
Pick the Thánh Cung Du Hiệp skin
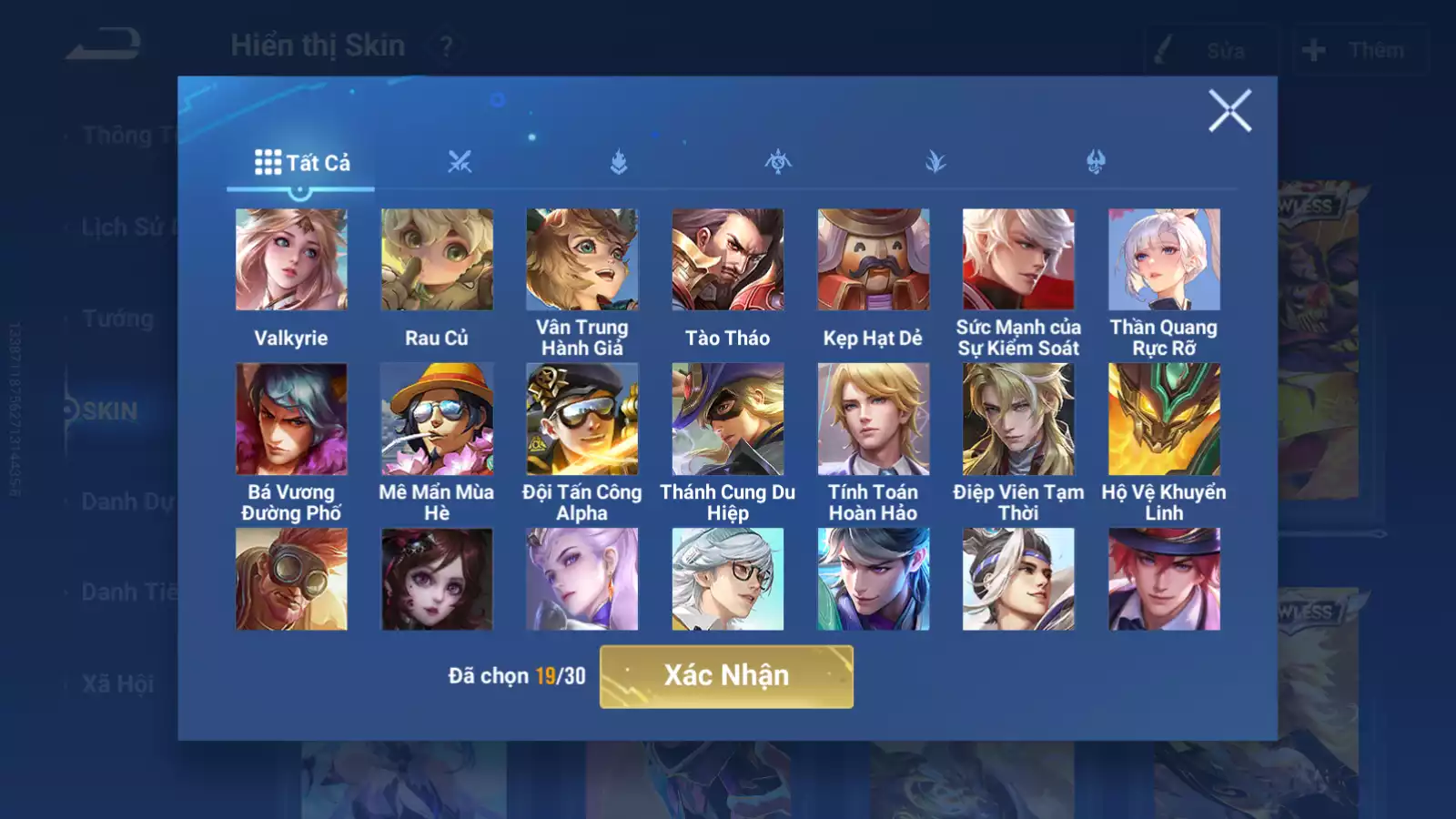pos(728,420)
